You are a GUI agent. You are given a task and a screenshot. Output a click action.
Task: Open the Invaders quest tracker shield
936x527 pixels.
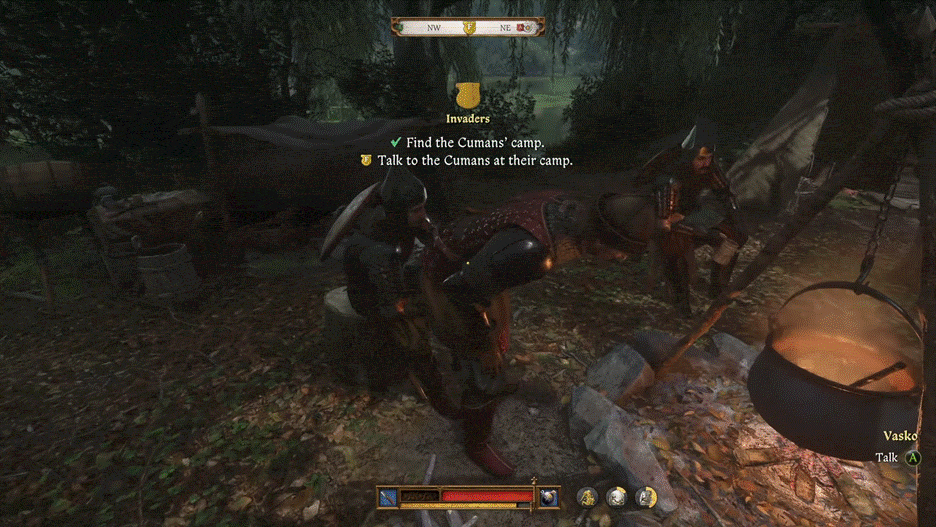[467, 96]
